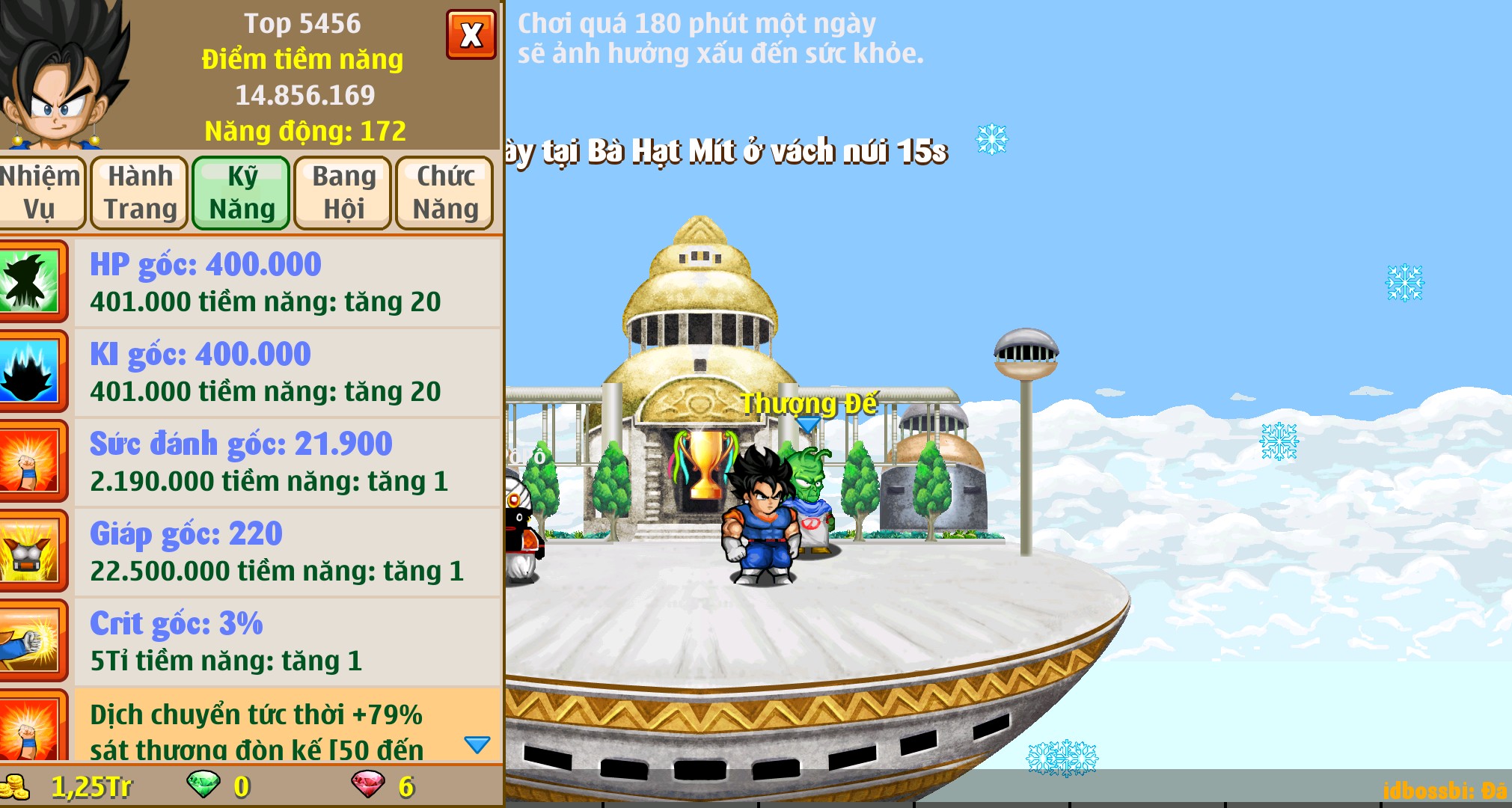This screenshot has height=808, width=1512.
Task: Open the Hành Trang tab
Action: coord(140,192)
